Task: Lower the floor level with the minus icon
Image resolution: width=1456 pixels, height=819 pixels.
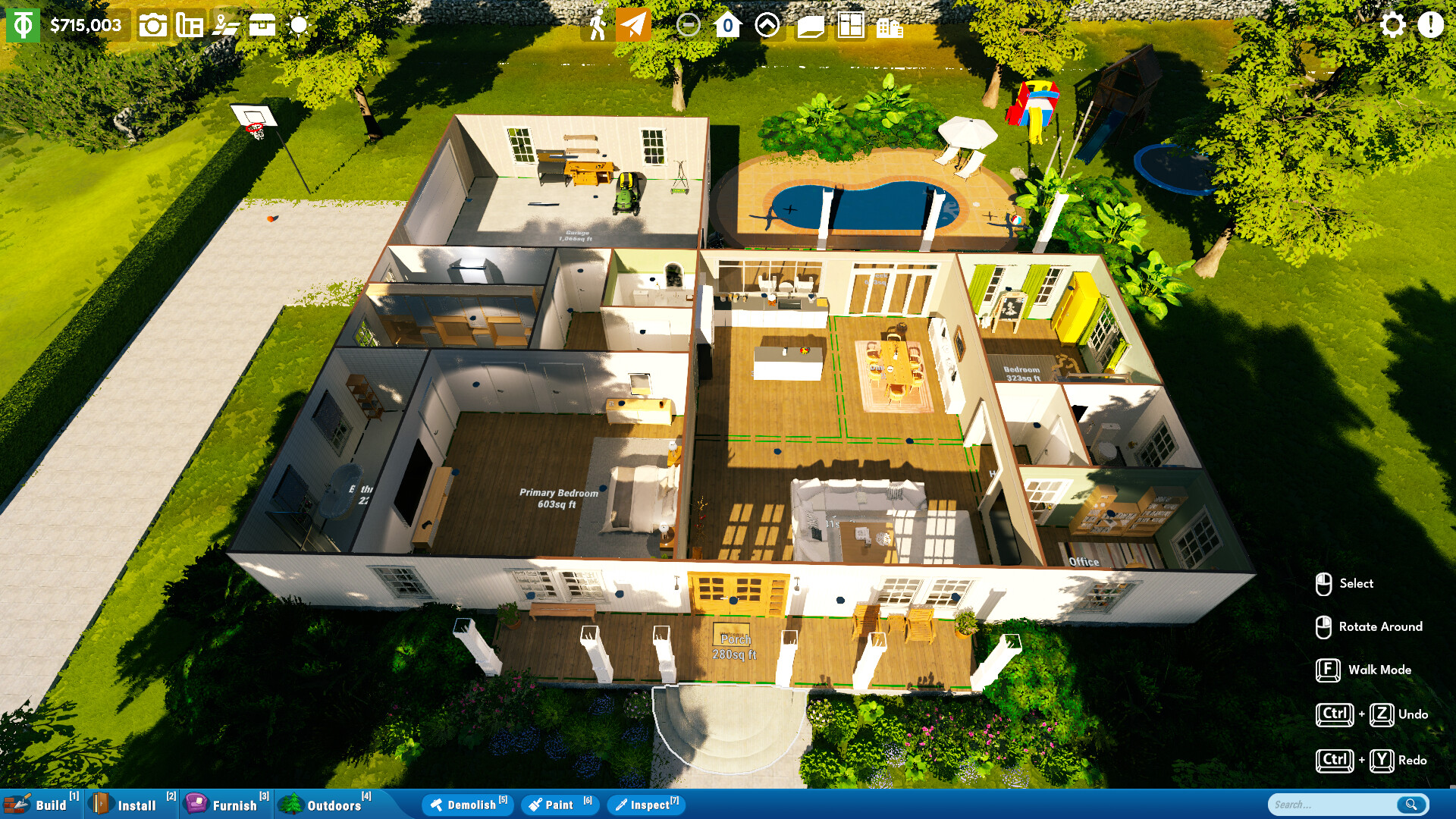Action: tap(689, 25)
